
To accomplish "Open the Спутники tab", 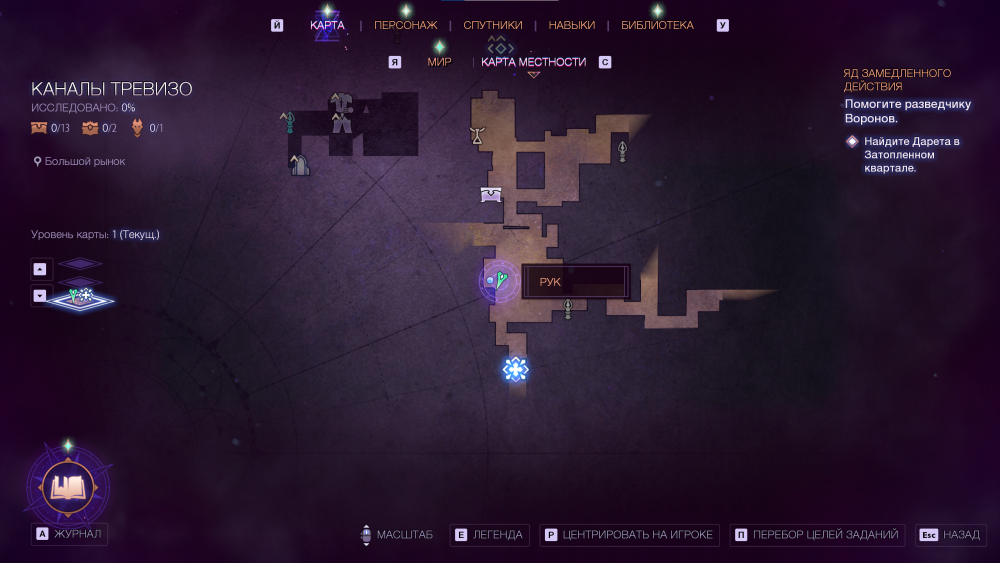I will tap(493, 25).
